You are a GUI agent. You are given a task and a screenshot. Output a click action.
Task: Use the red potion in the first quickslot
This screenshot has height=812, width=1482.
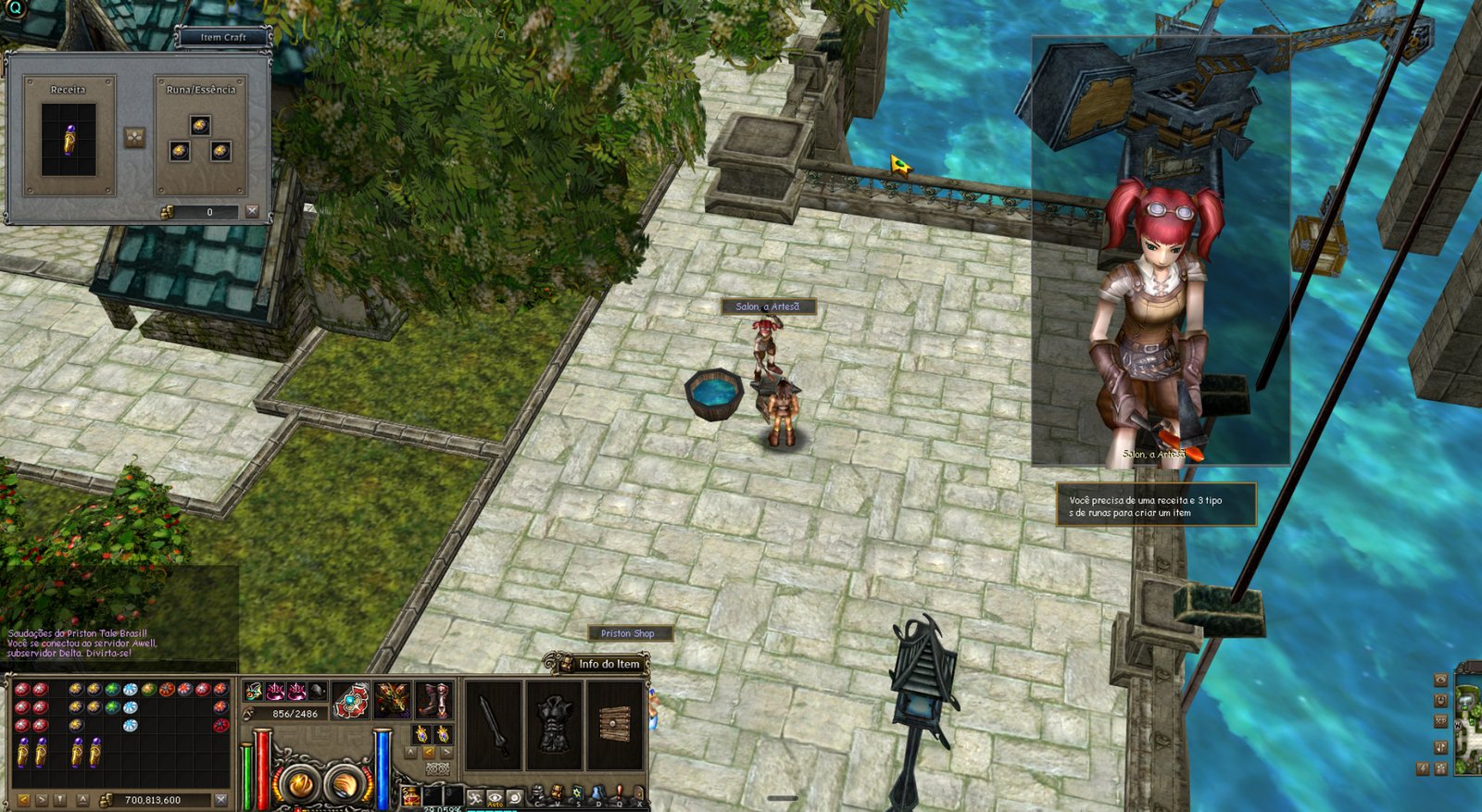[410, 797]
